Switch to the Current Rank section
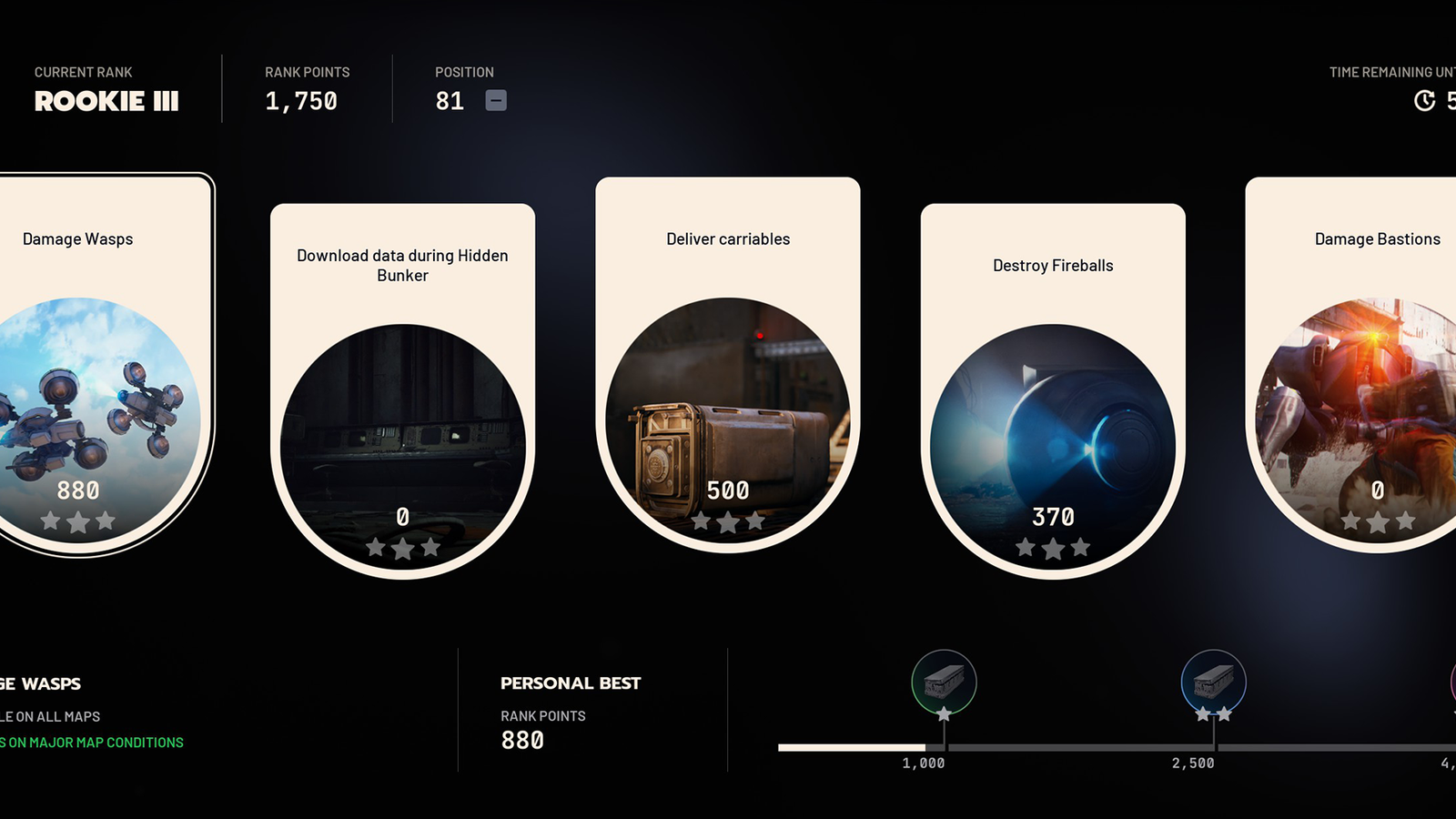Image resolution: width=1456 pixels, height=819 pixels. [106, 89]
